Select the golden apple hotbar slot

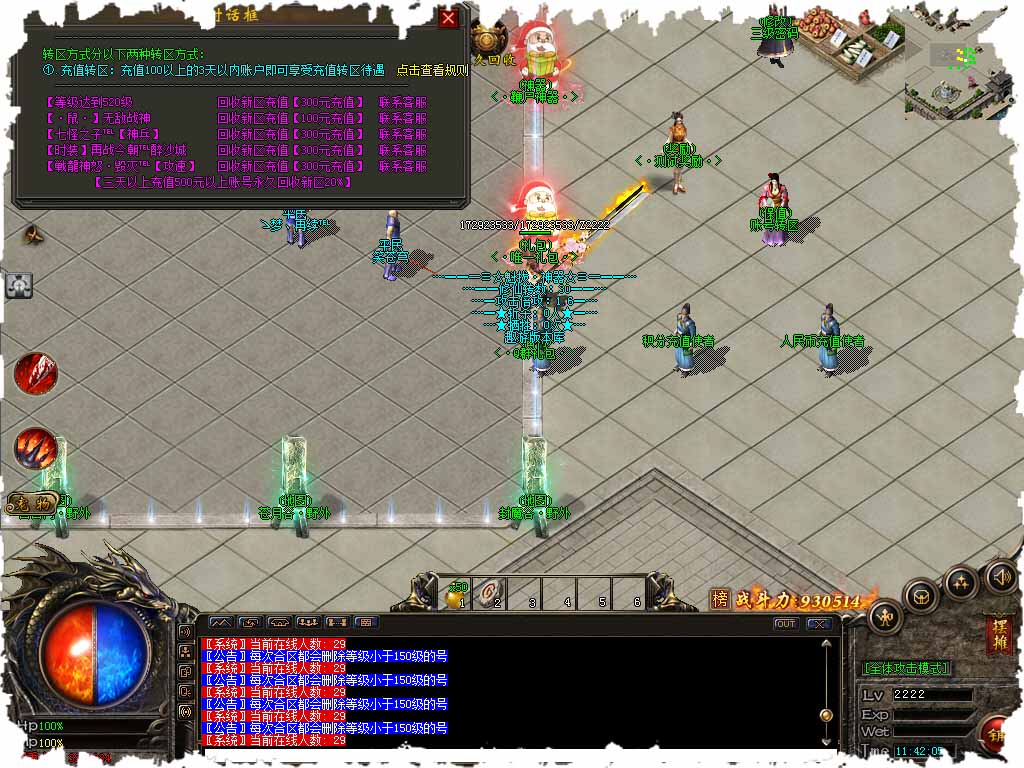tap(455, 596)
